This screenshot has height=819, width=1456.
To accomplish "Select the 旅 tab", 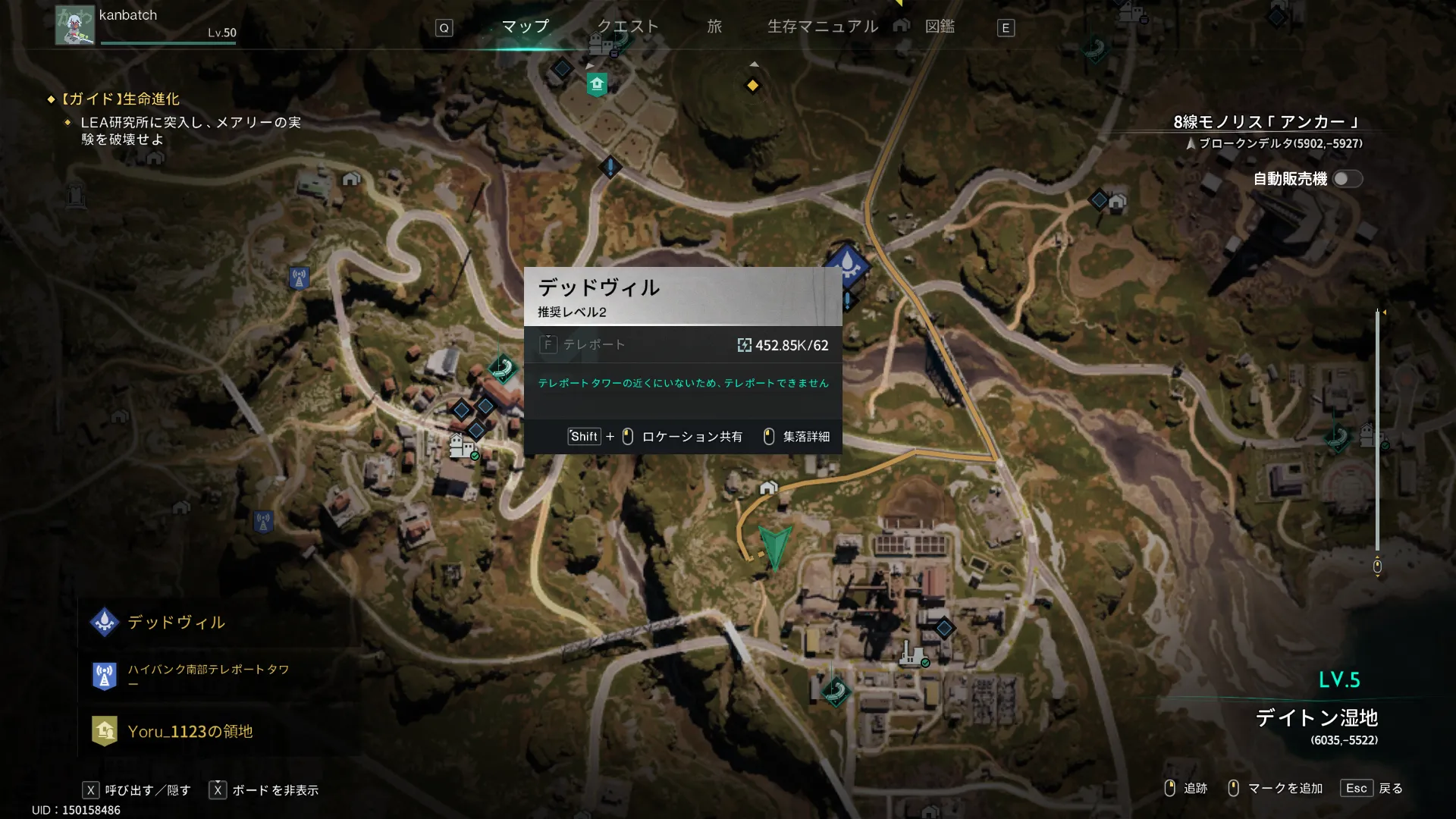I will 714,27.
